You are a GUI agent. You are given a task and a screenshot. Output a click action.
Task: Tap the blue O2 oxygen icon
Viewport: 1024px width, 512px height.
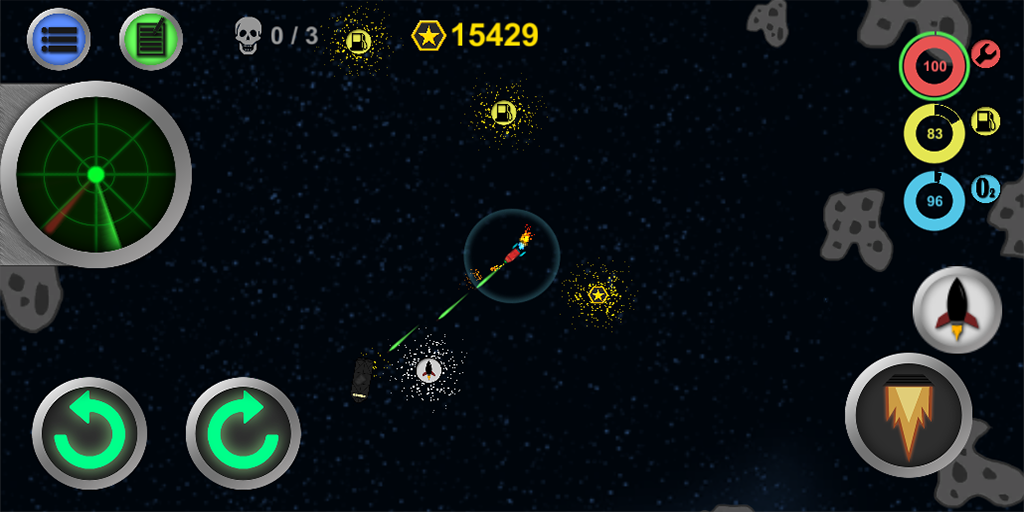986,188
